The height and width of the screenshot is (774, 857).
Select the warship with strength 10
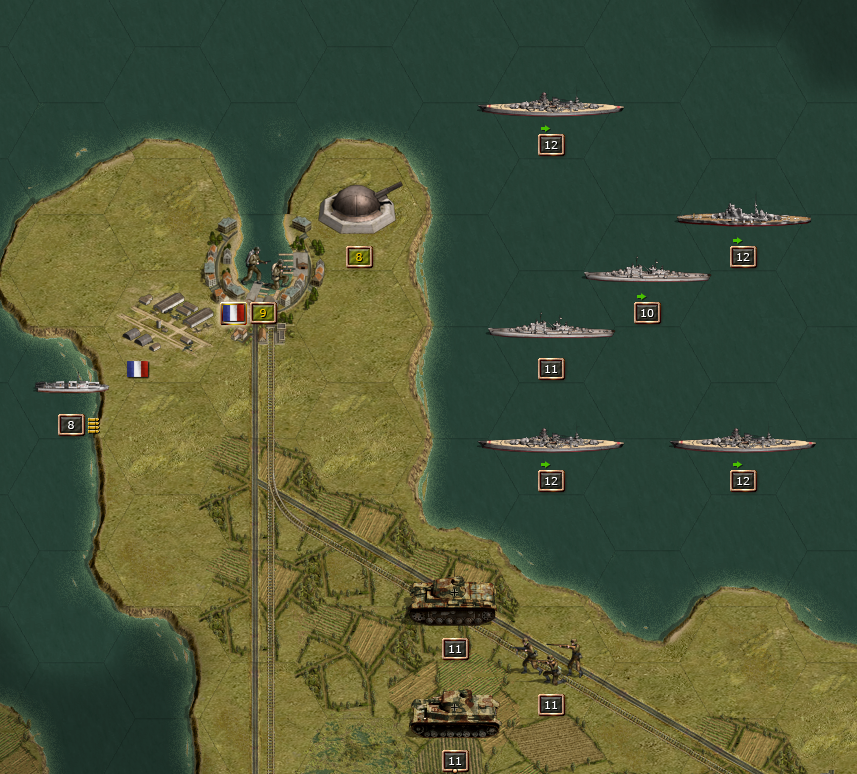tap(646, 273)
